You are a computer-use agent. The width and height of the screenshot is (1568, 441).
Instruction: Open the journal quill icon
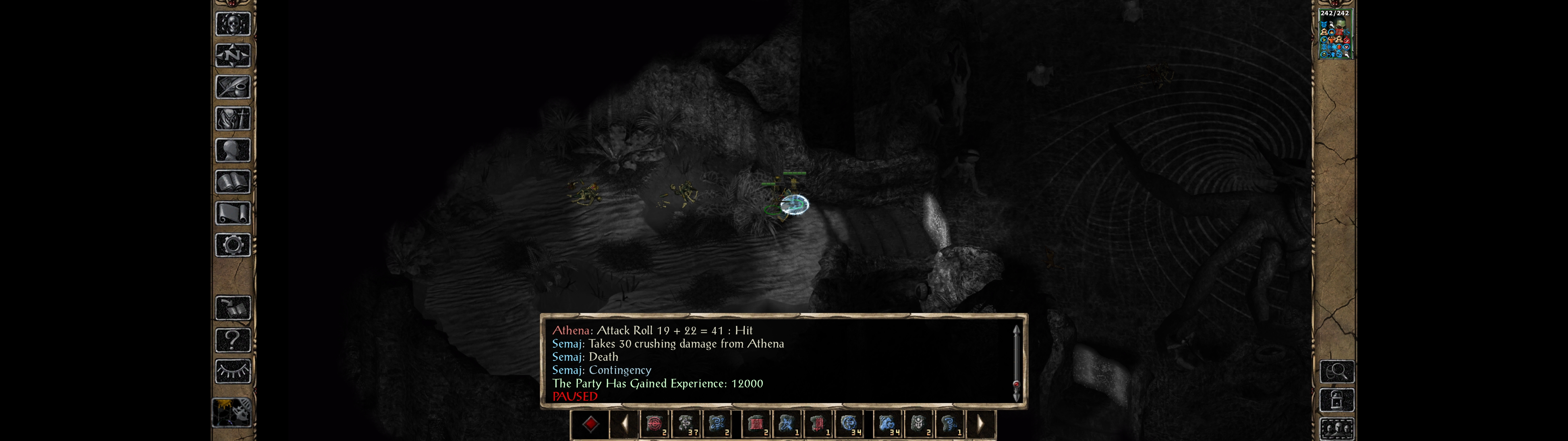pyautogui.click(x=232, y=87)
